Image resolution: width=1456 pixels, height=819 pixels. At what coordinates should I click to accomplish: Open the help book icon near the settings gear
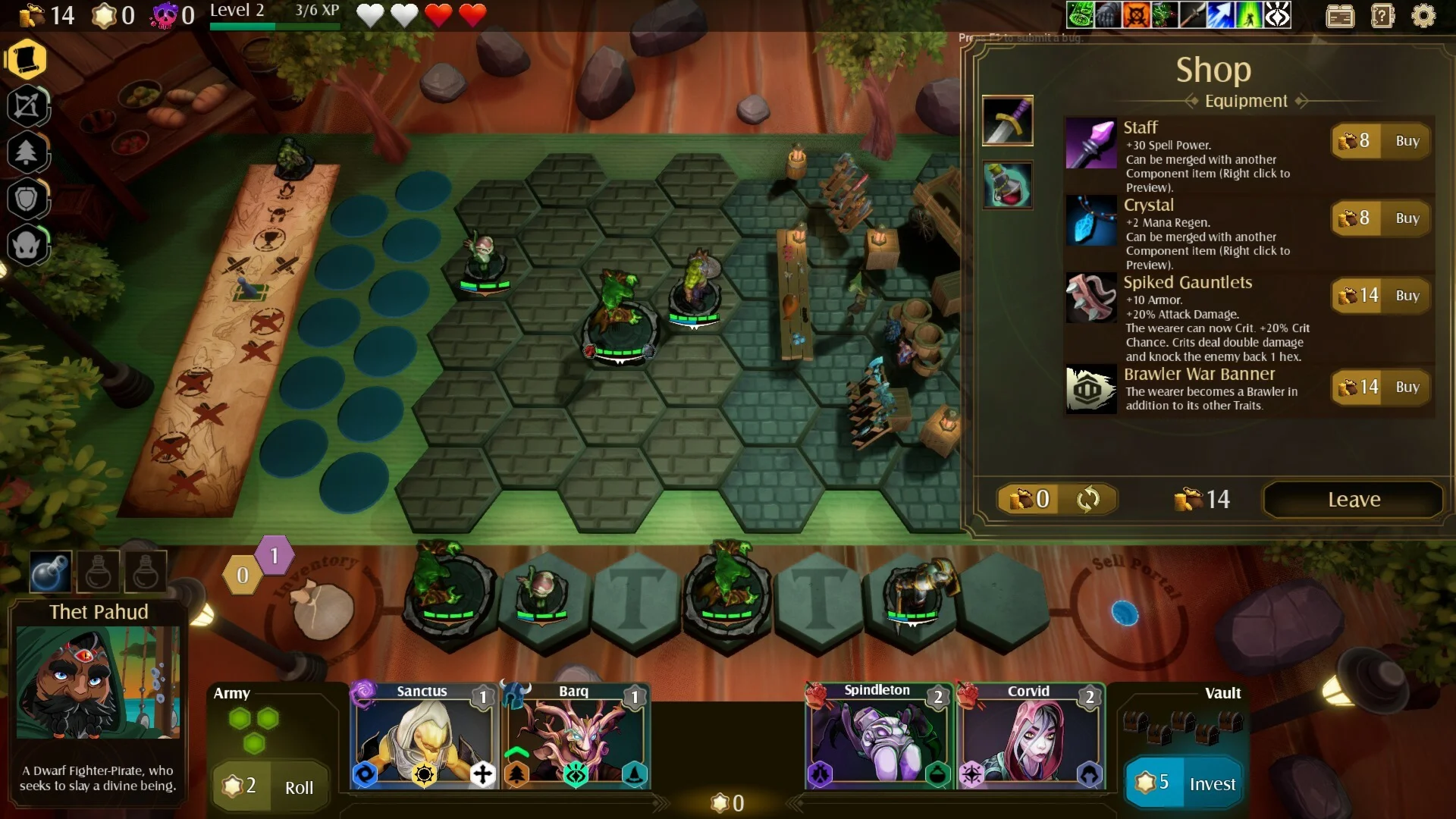click(1382, 15)
